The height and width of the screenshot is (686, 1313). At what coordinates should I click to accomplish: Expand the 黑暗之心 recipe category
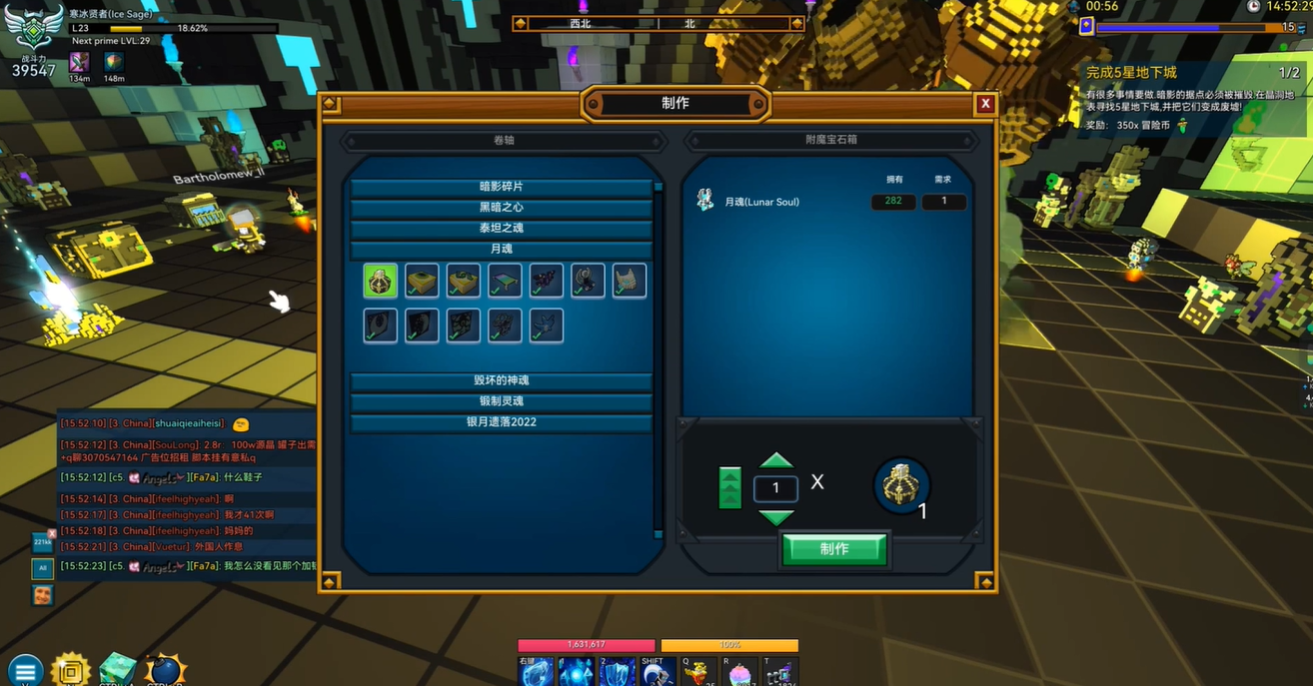tap(501, 208)
